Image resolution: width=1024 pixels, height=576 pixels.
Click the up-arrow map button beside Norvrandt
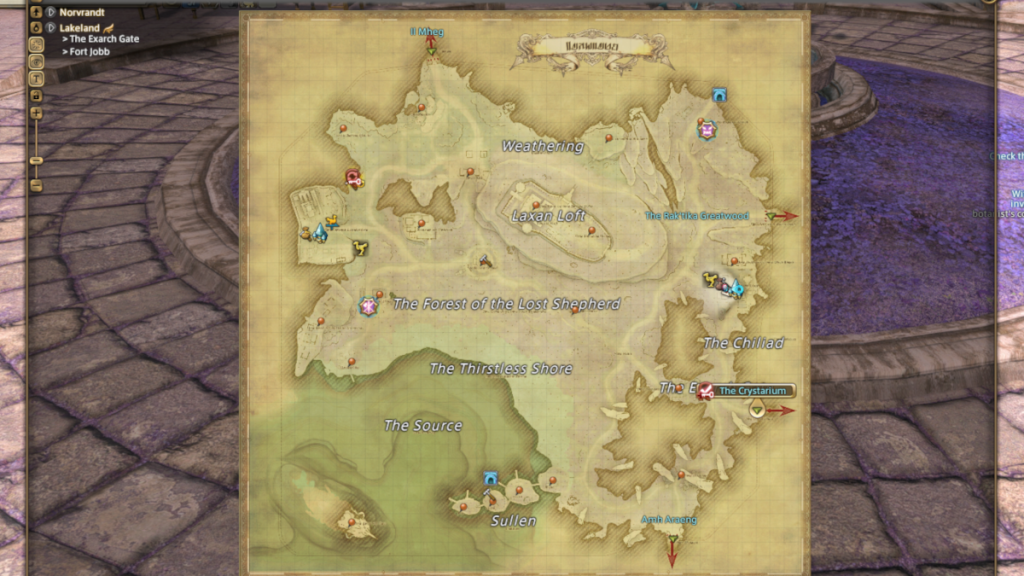click(x=36, y=12)
